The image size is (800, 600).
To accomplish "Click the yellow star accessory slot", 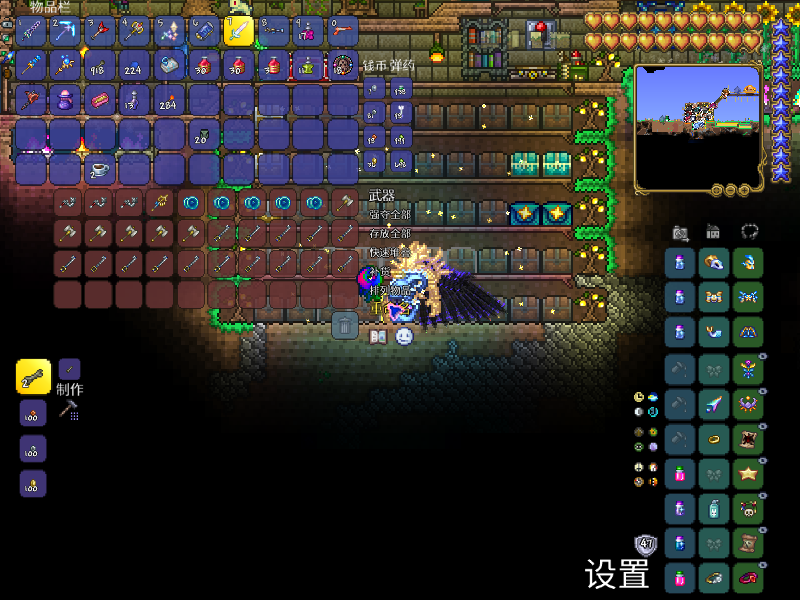I will click(747, 473).
